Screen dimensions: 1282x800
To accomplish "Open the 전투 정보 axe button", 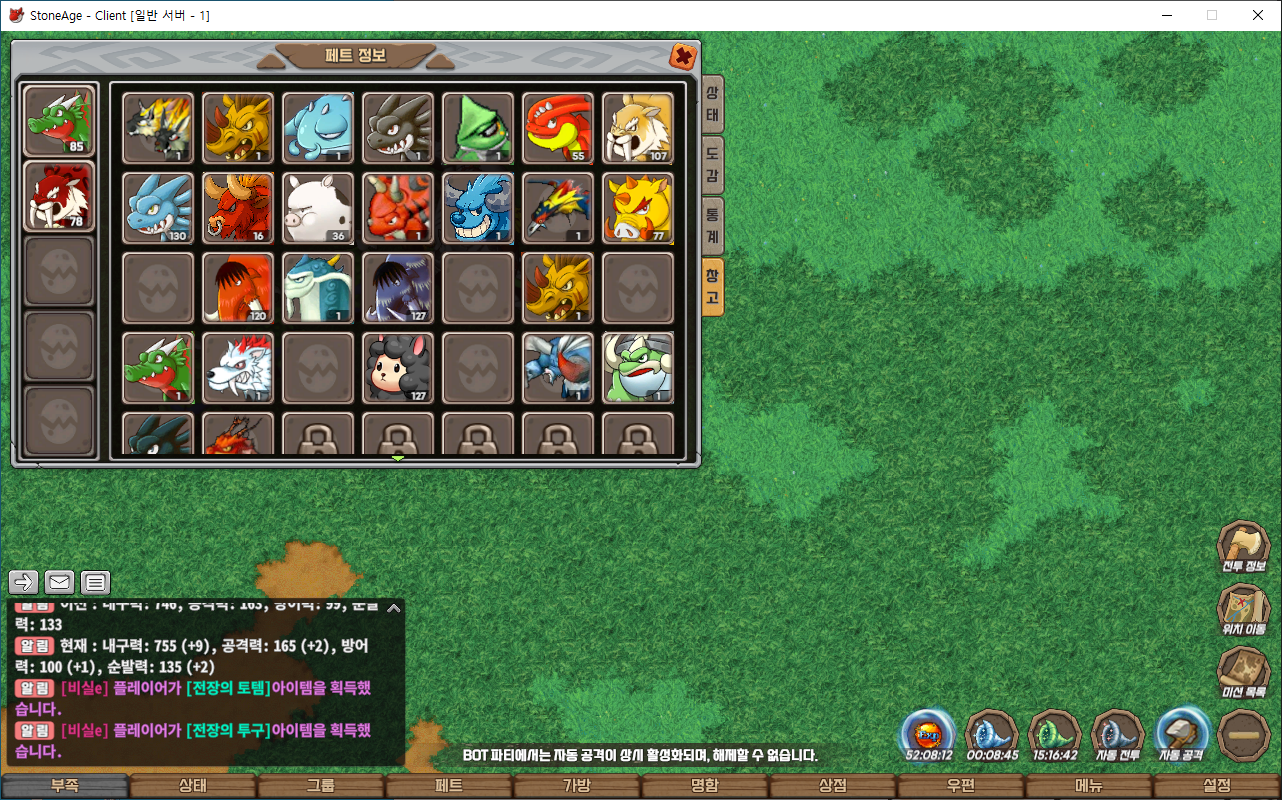I will click(x=1243, y=548).
